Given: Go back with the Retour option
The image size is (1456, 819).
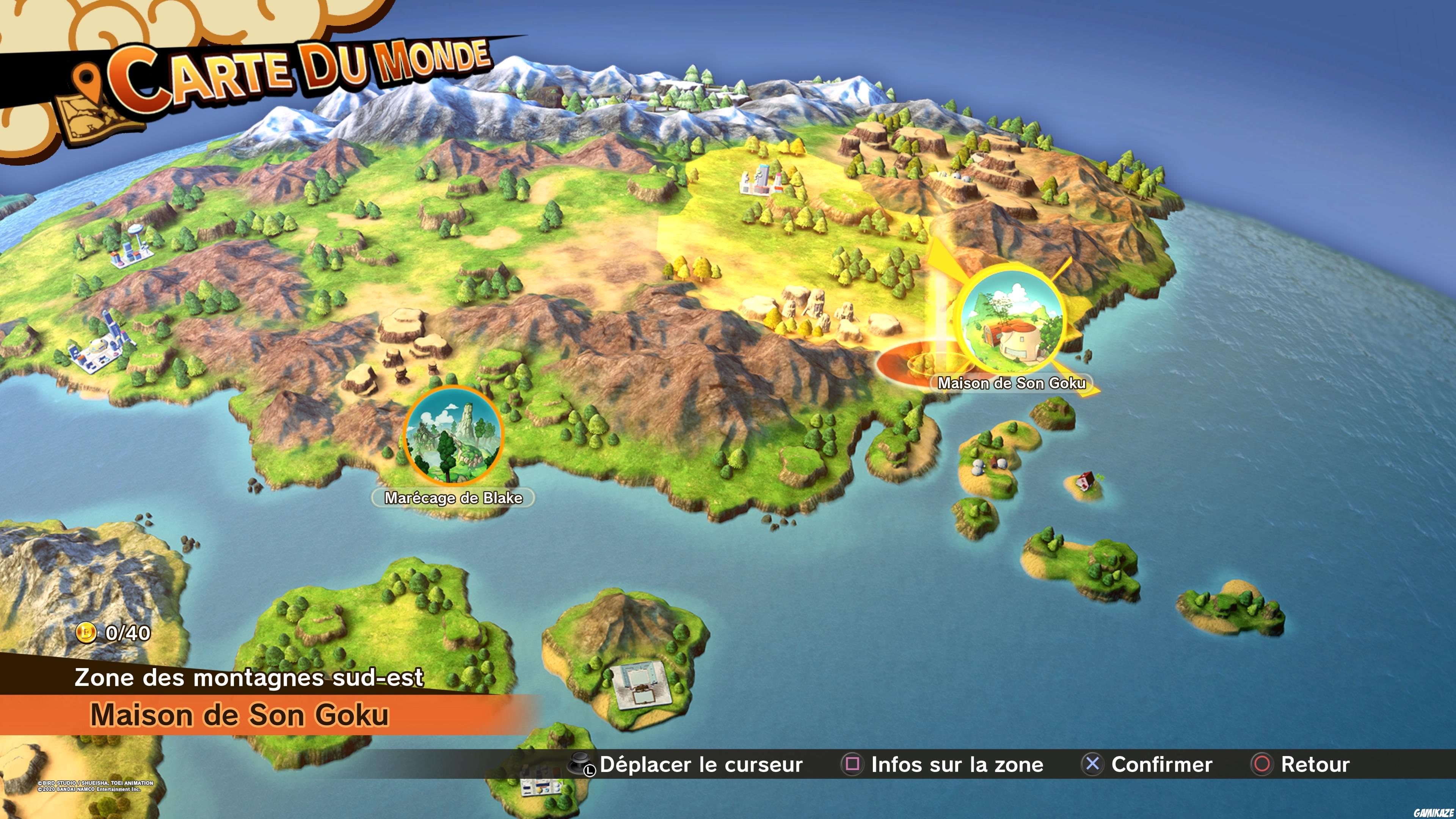Looking at the screenshot, I should click(x=1301, y=764).
